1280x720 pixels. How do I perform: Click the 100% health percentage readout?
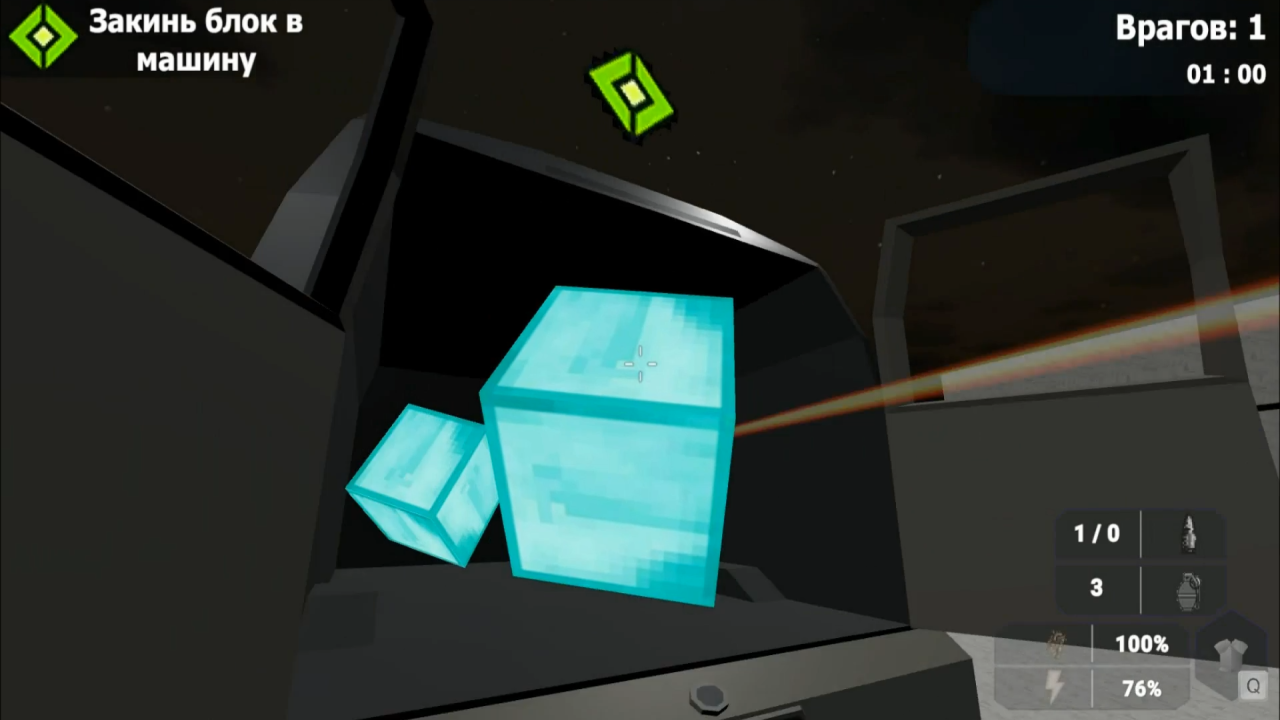(x=1142, y=644)
